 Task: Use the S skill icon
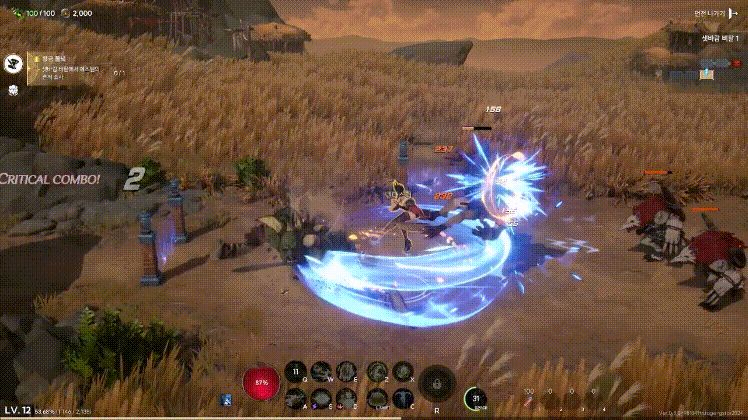coord(321,398)
